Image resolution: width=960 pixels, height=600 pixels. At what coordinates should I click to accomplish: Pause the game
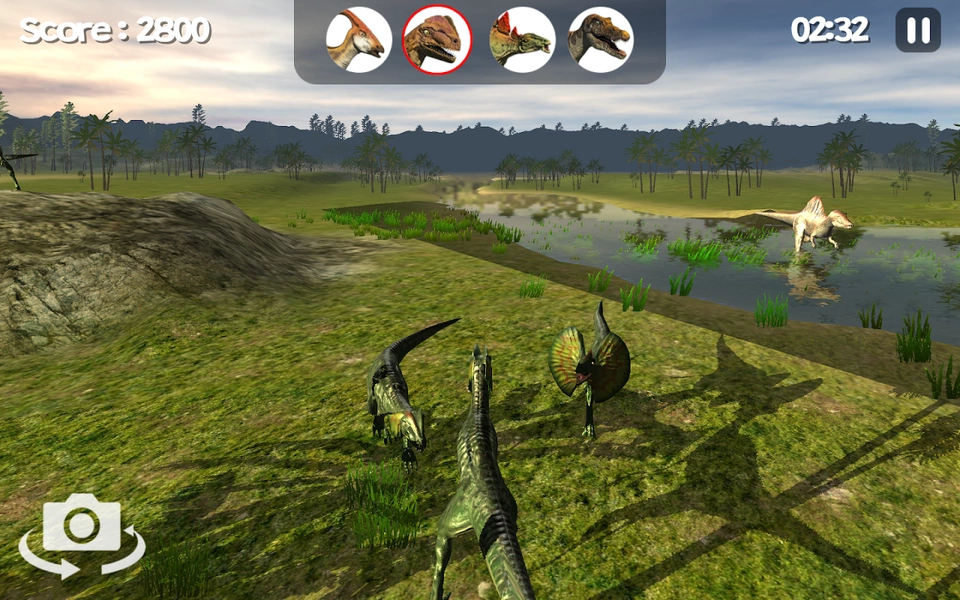point(917,30)
